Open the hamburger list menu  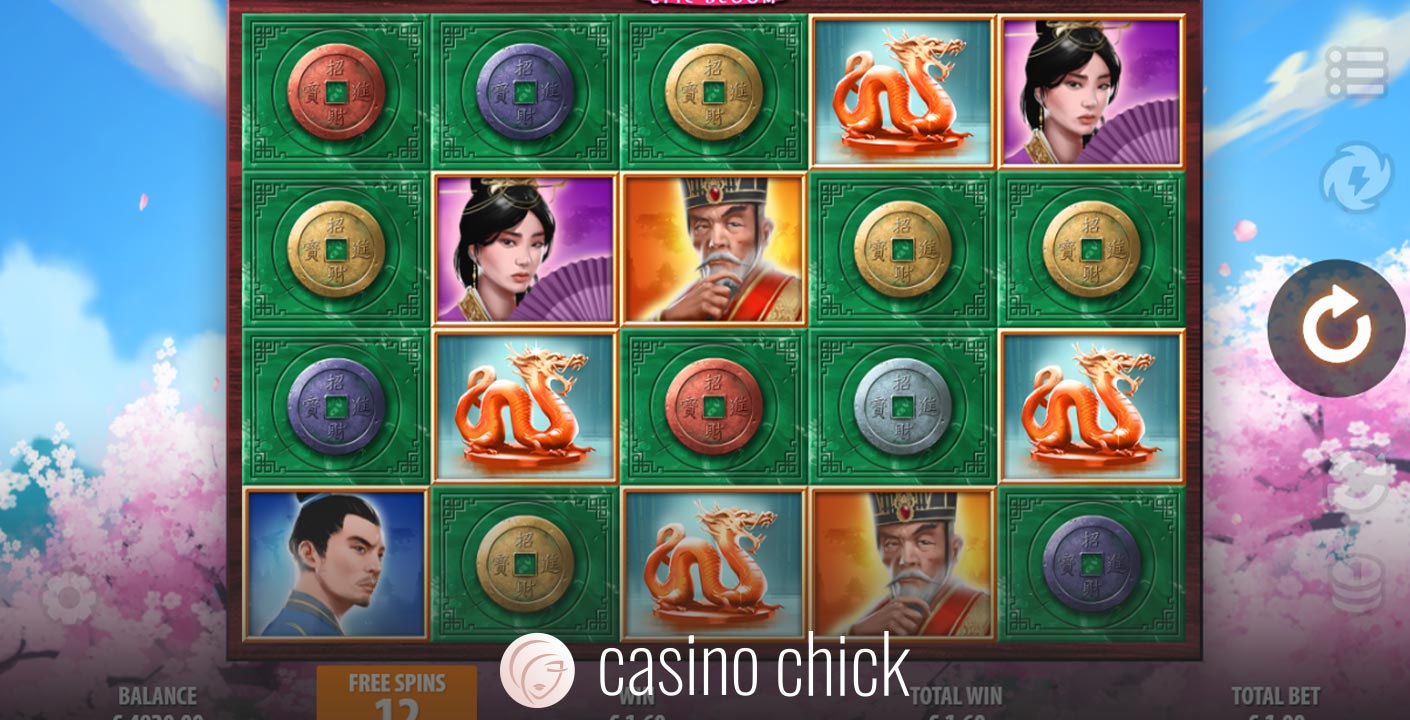coord(1356,73)
